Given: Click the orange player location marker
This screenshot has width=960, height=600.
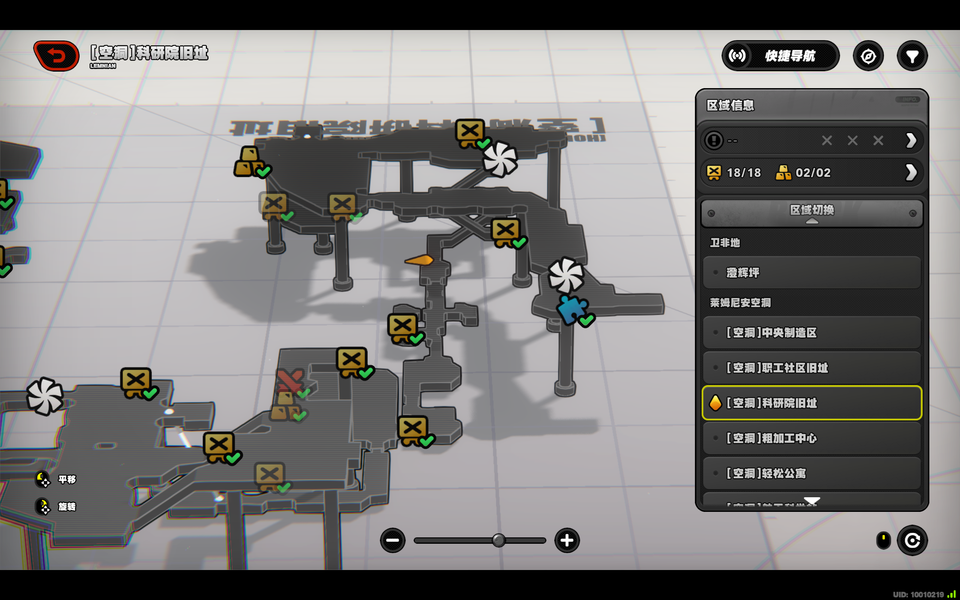Looking at the screenshot, I should click(419, 261).
